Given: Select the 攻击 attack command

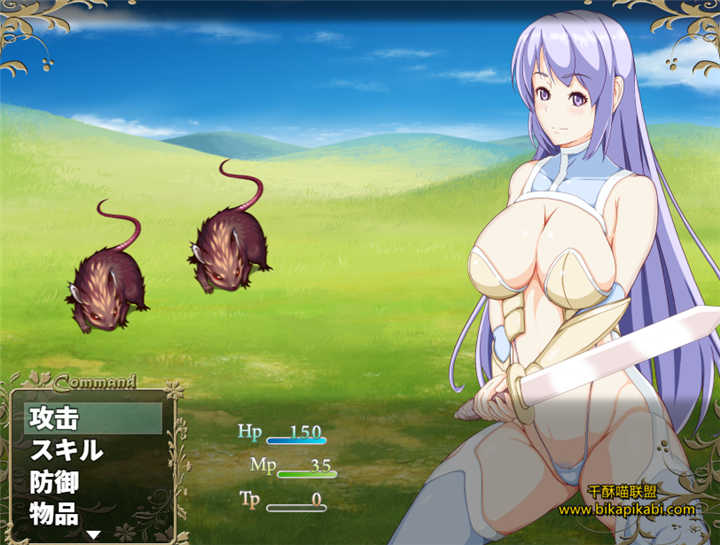Looking at the screenshot, I should point(92,418).
